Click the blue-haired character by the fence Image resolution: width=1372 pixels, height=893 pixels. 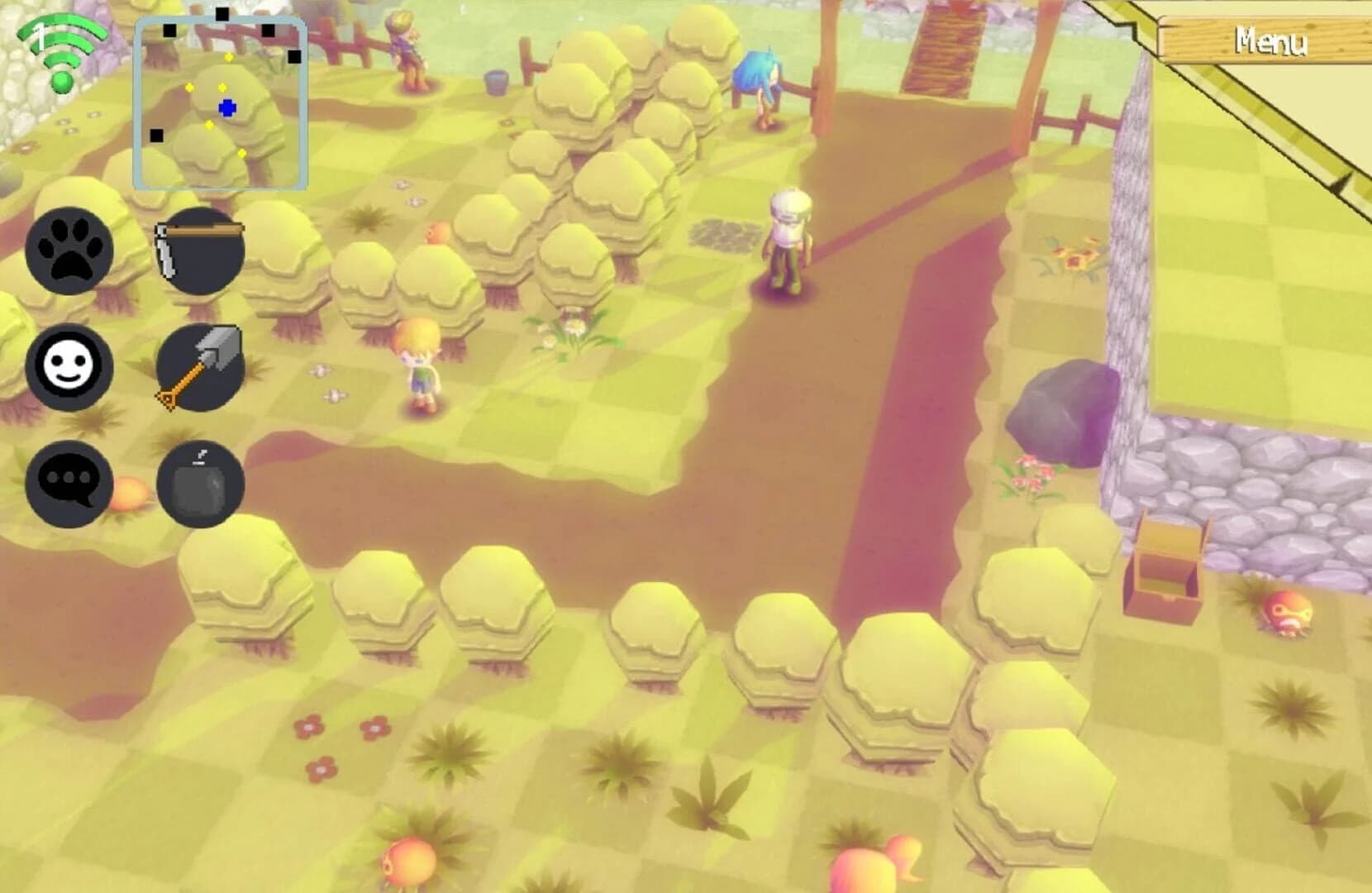(760, 91)
